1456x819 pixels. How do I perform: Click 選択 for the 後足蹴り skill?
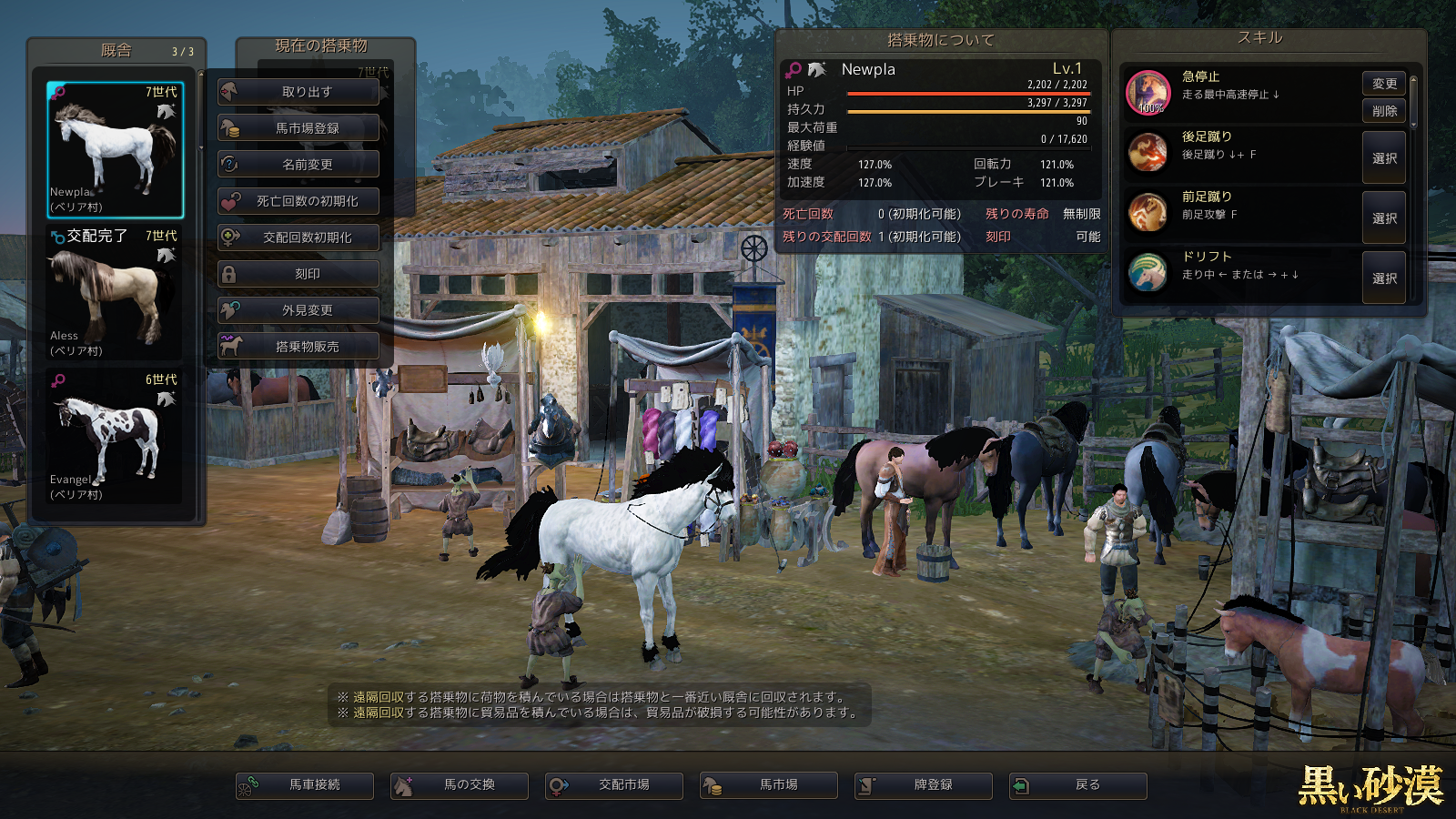pyautogui.click(x=1384, y=158)
